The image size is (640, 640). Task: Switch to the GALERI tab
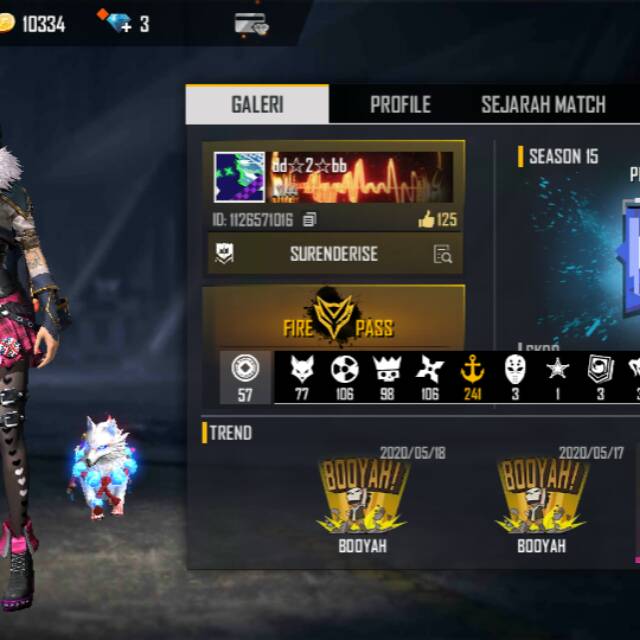257,104
